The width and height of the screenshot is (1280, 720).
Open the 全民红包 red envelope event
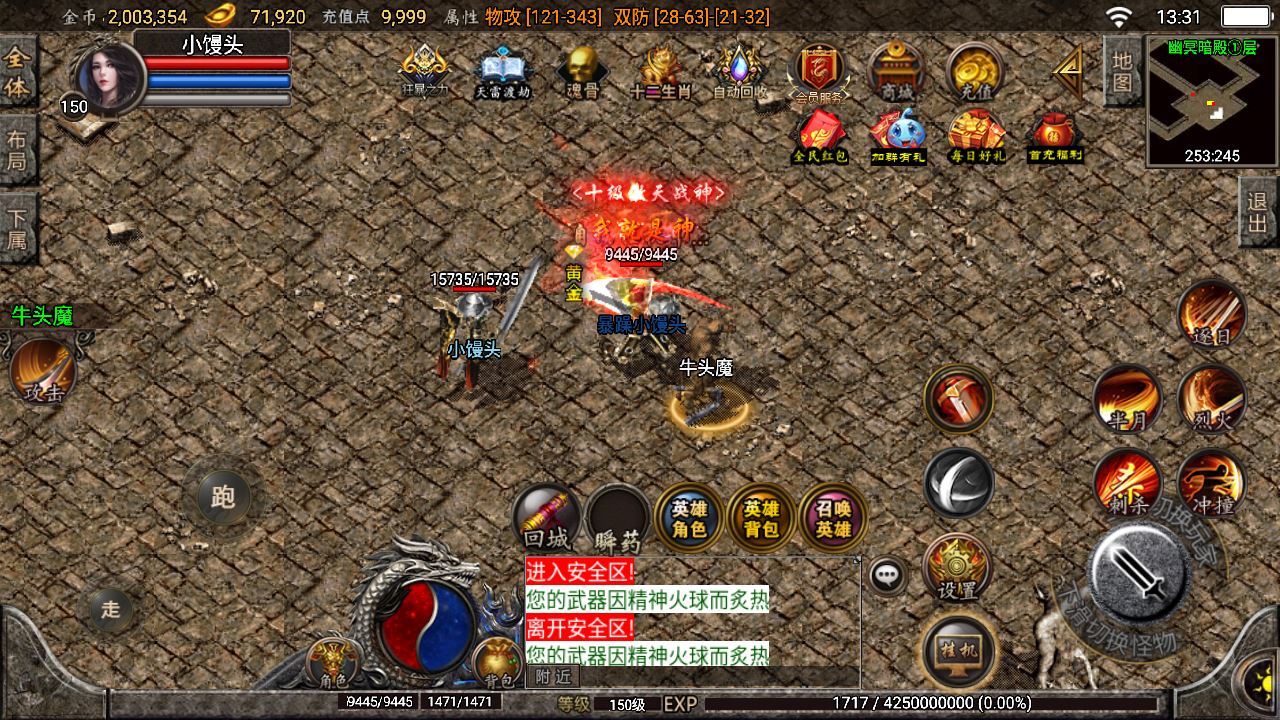[x=820, y=135]
